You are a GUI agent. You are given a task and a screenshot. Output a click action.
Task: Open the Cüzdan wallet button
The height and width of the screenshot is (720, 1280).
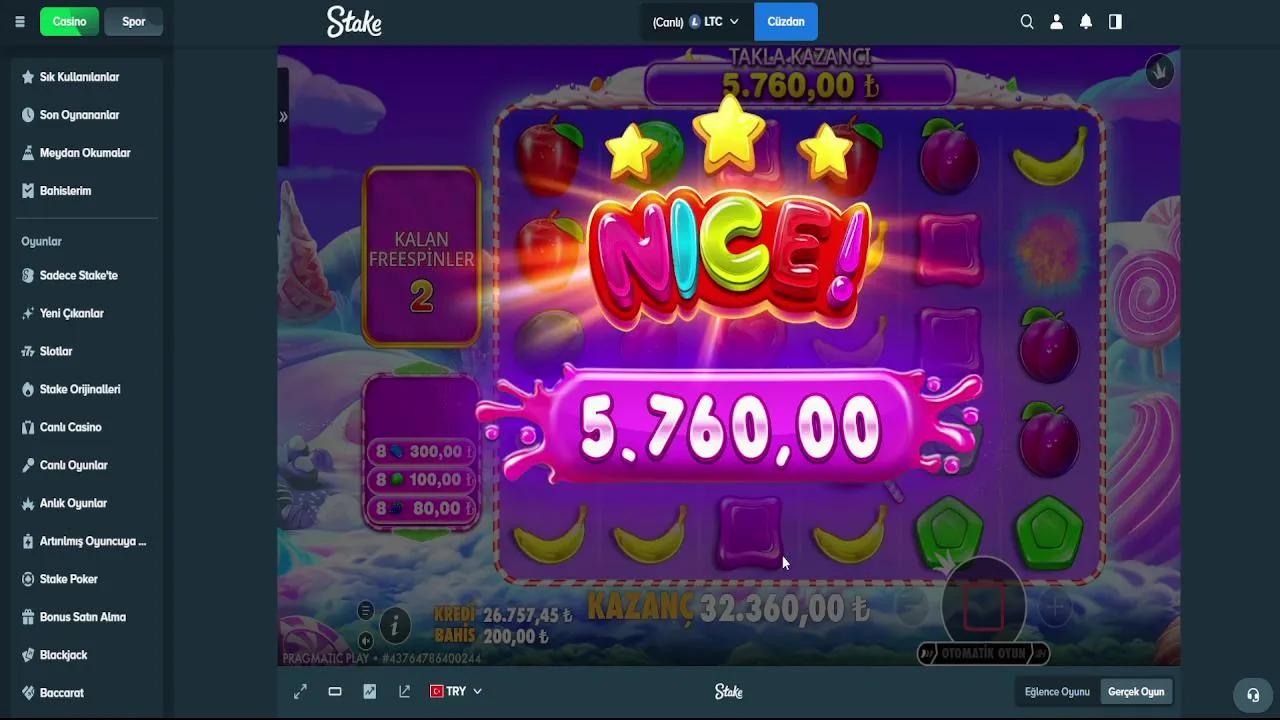786,21
